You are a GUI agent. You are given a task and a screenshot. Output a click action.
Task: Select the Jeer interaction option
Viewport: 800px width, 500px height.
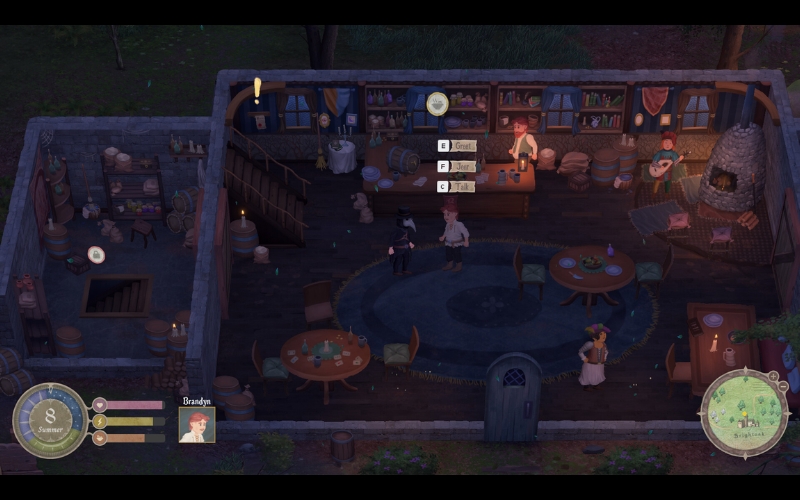coord(462,166)
